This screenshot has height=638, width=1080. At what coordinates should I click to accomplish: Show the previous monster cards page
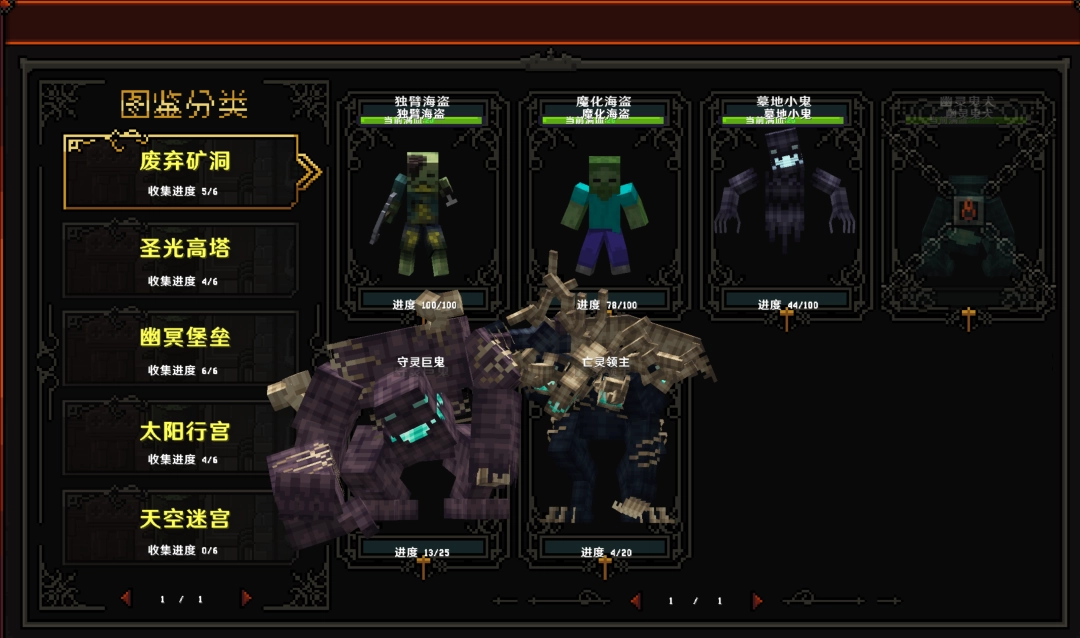click(x=634, y=601)
